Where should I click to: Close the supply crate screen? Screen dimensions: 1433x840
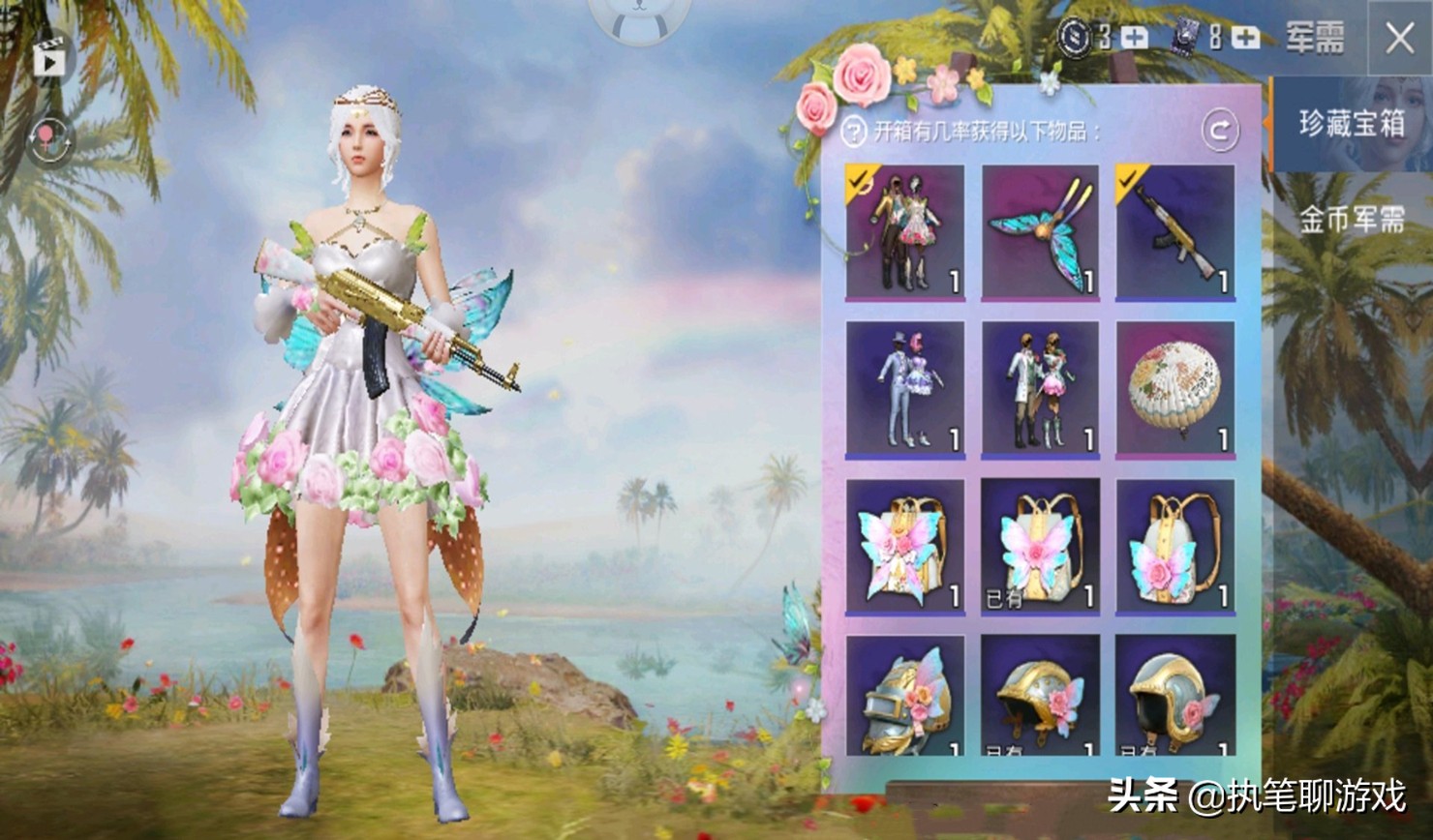pos(1400,39)
